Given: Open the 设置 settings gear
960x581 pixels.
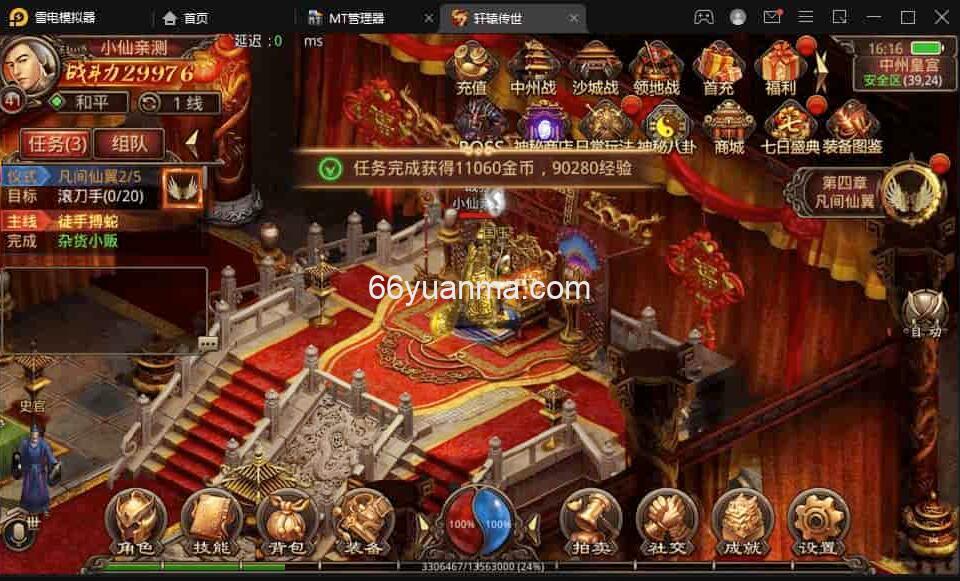Looking at the screenshot, I should pos(817,522).
